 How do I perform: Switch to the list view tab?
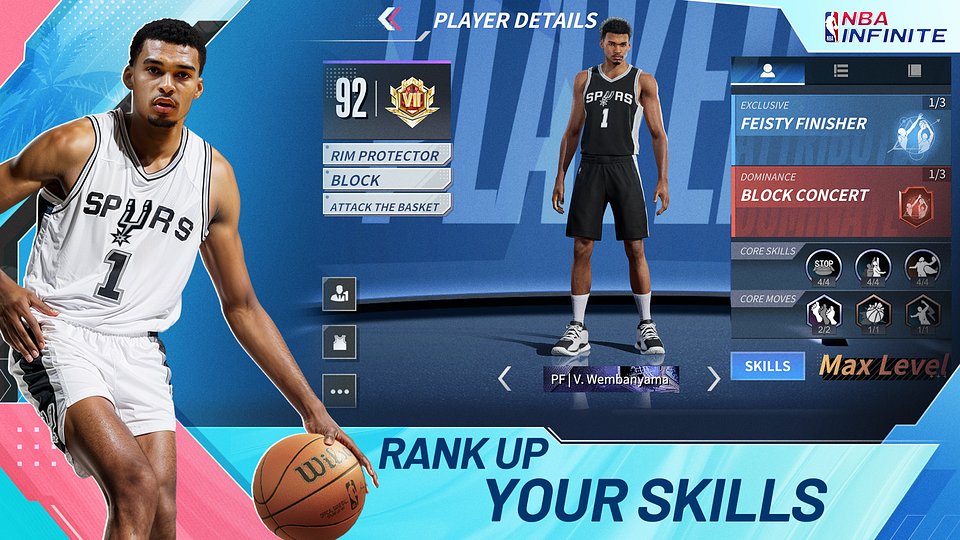coord(841,71)
